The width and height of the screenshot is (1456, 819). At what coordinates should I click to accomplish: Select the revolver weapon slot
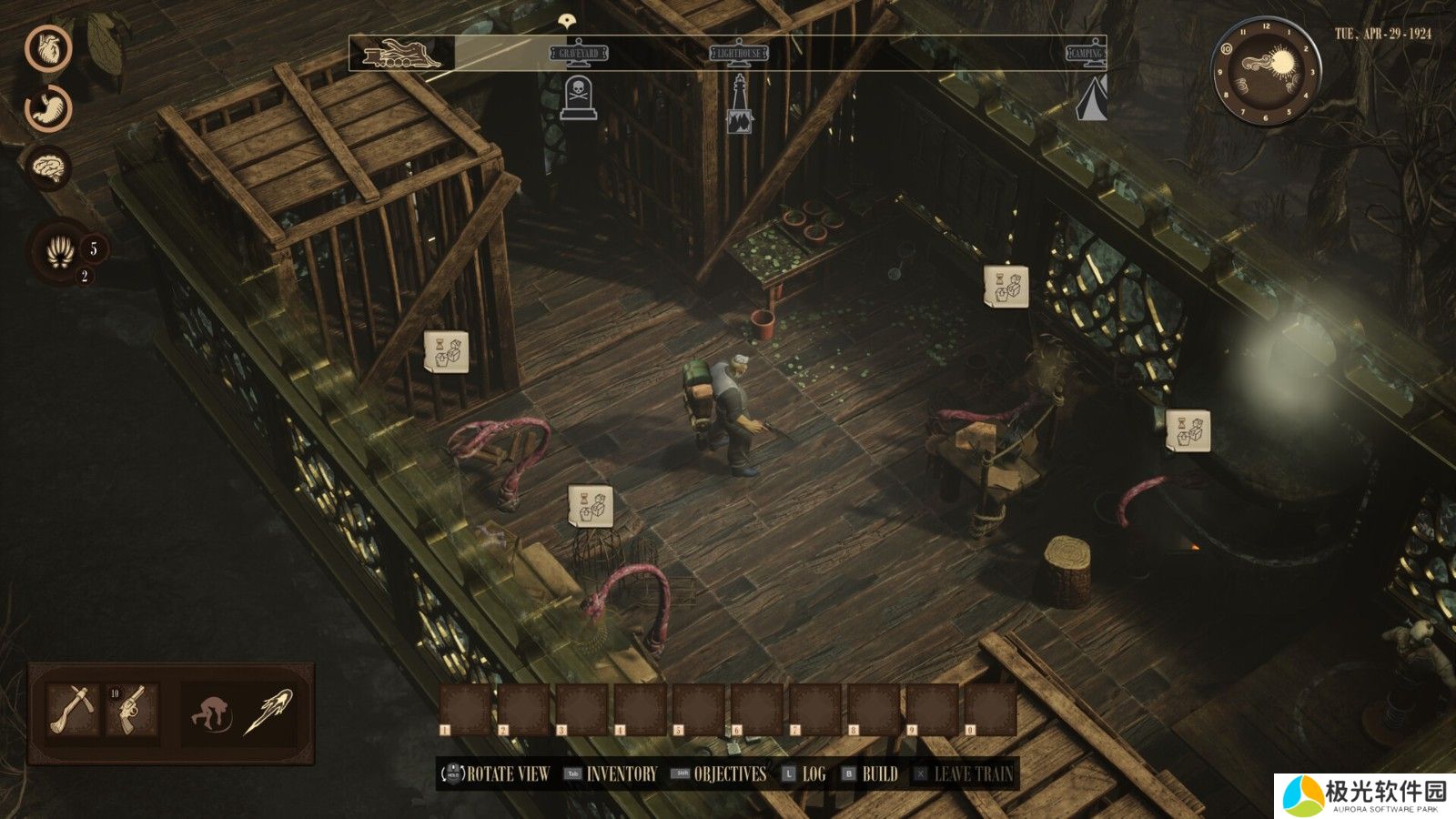133,710
